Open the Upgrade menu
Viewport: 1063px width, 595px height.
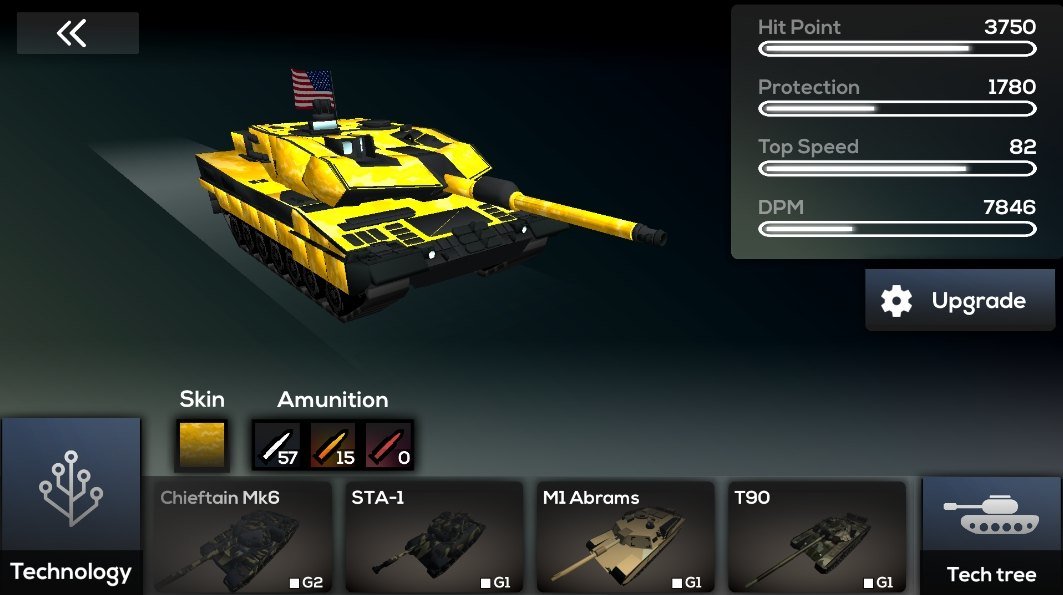[959, 301]
